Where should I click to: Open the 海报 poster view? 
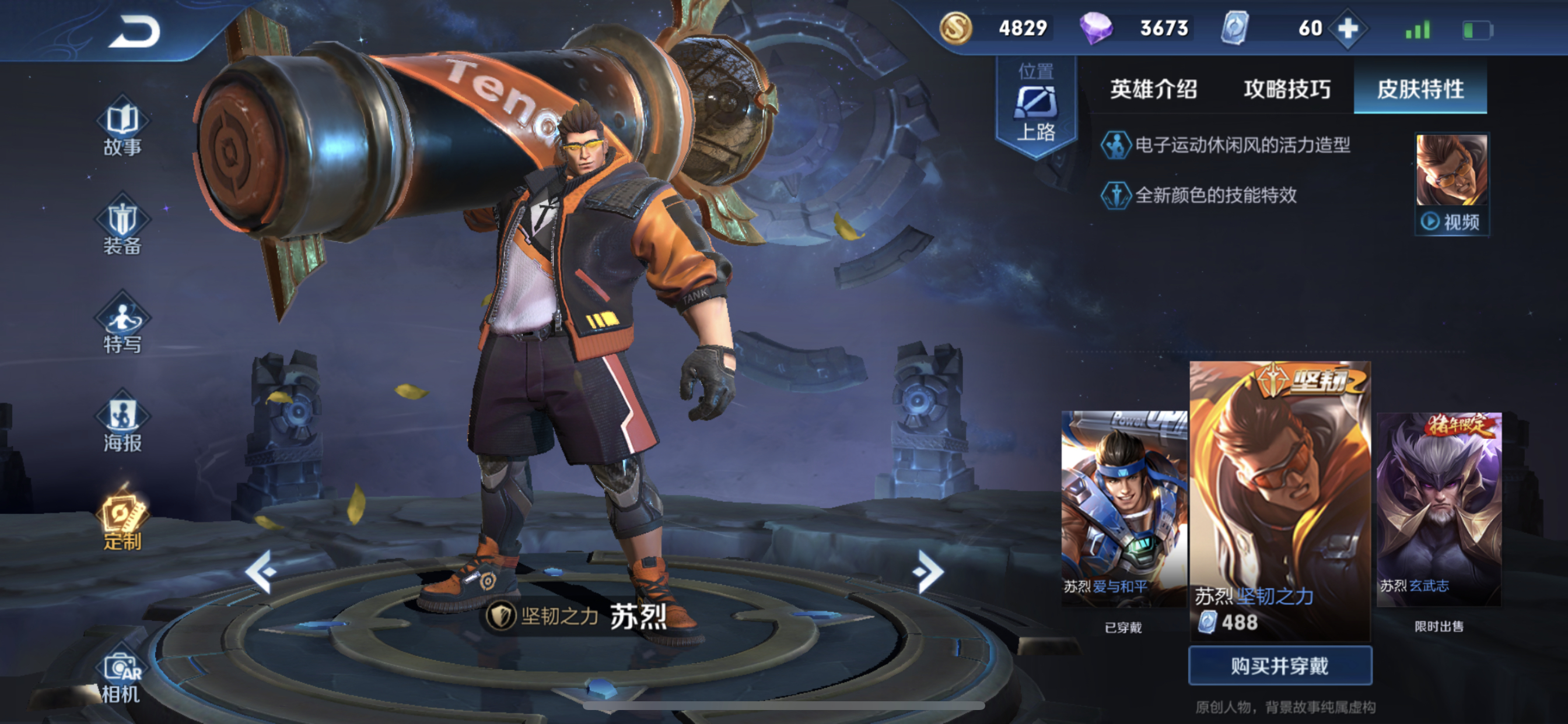(x=123, y=422)
